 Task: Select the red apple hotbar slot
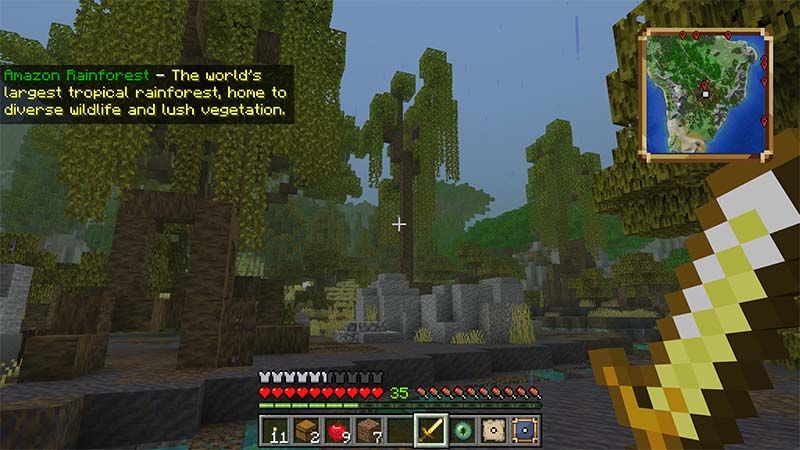338,431
